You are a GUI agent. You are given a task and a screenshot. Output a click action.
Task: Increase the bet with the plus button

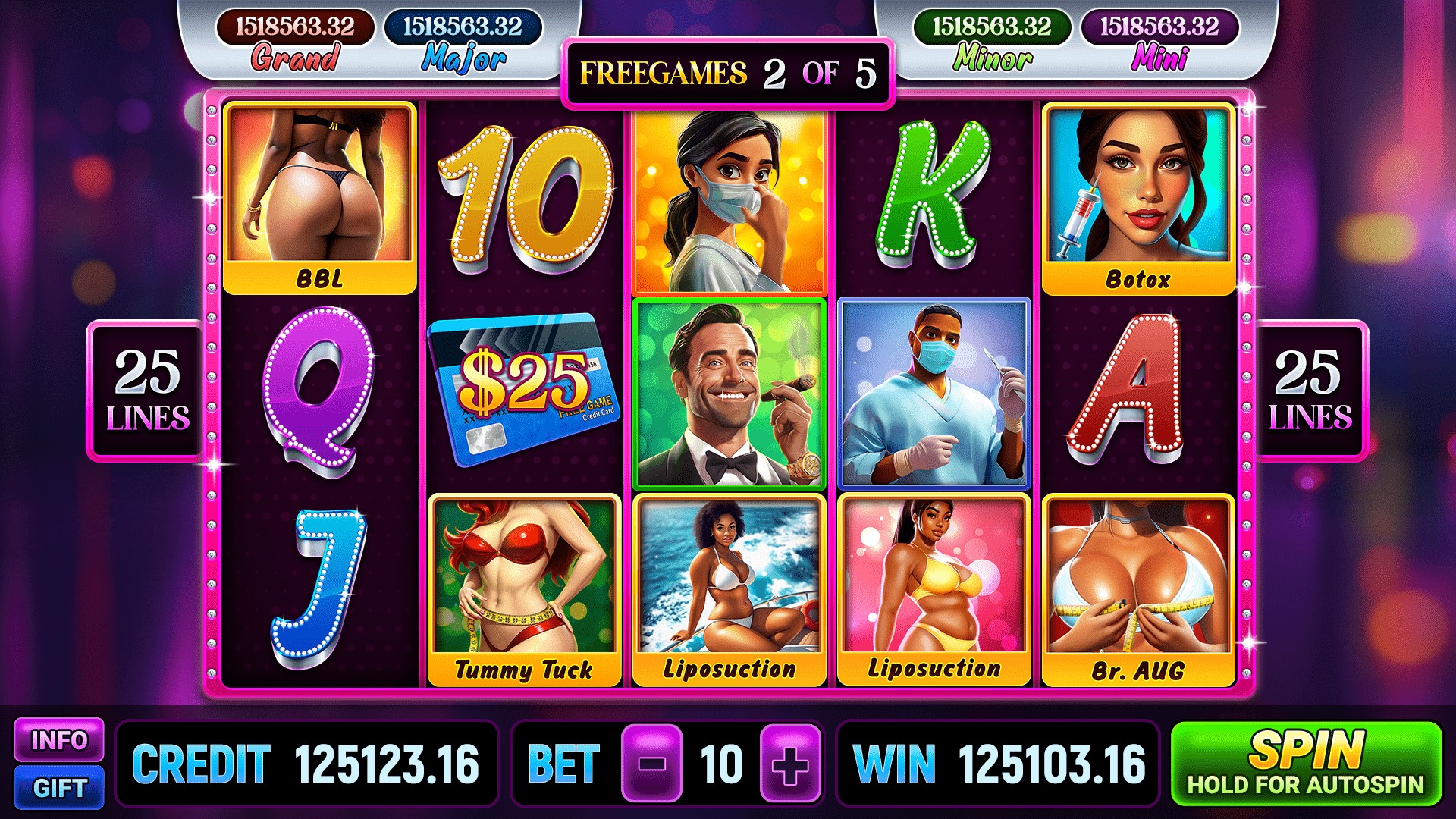point(791,764)
